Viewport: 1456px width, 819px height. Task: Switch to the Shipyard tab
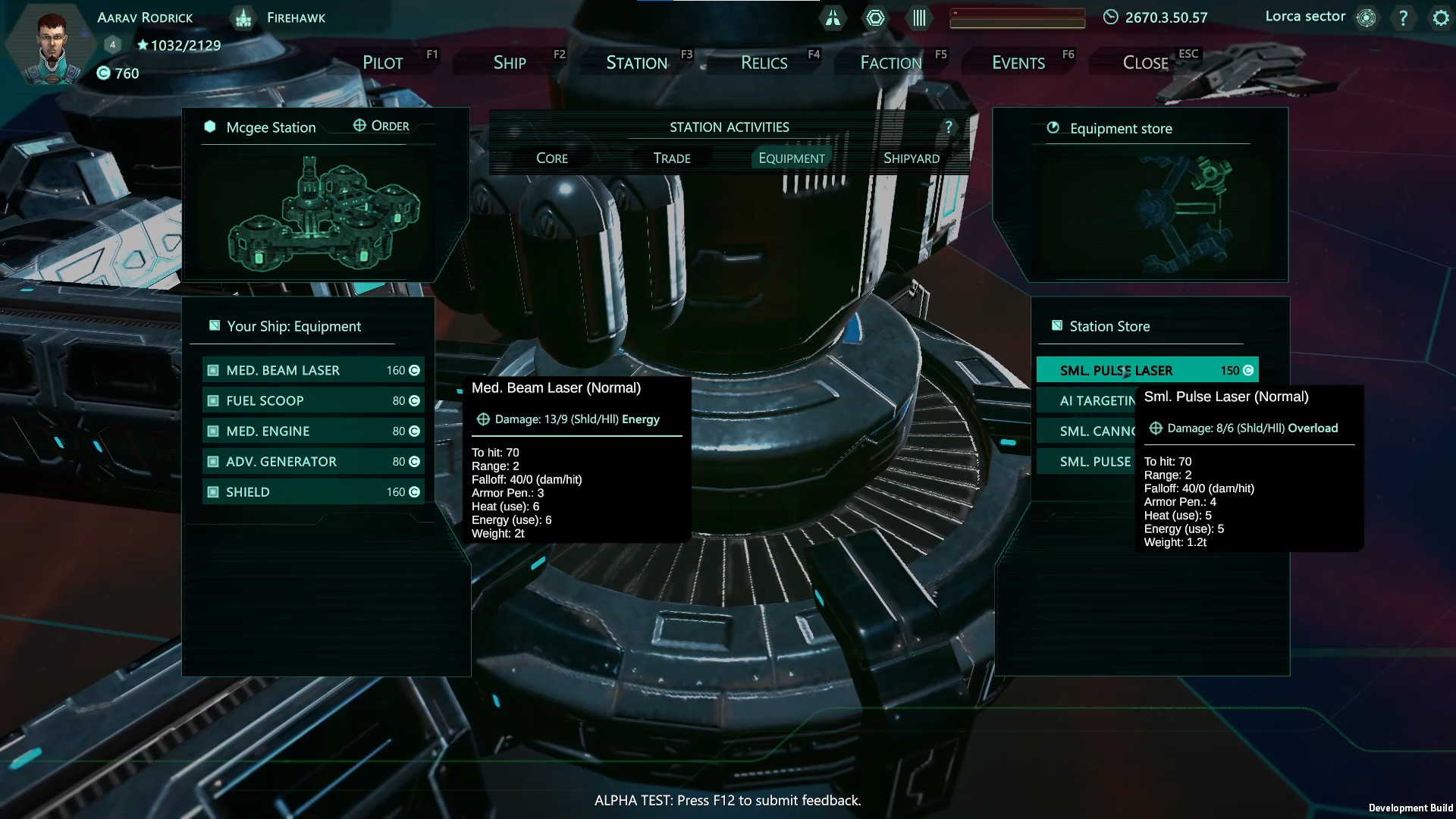pos(912,158)
